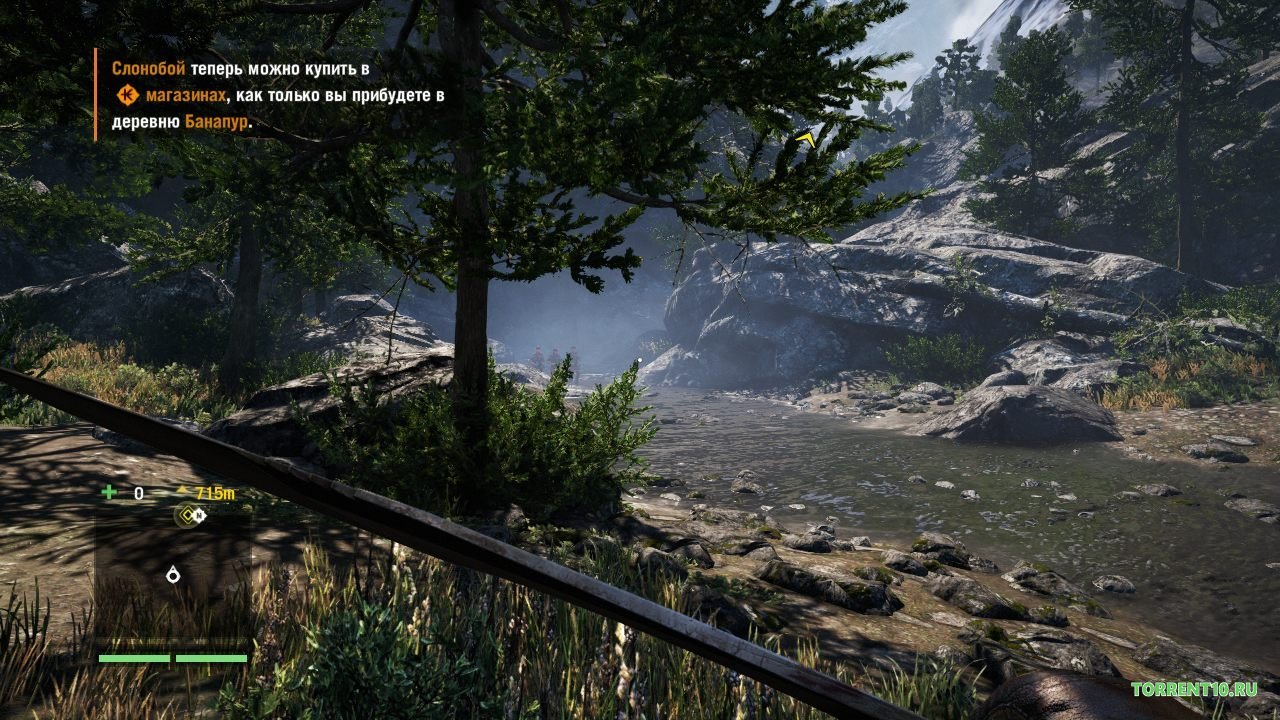The height and width of the screenshot is (720, 1280).
Task: Click the white dot crosshair at screen center
Action: 640,360
